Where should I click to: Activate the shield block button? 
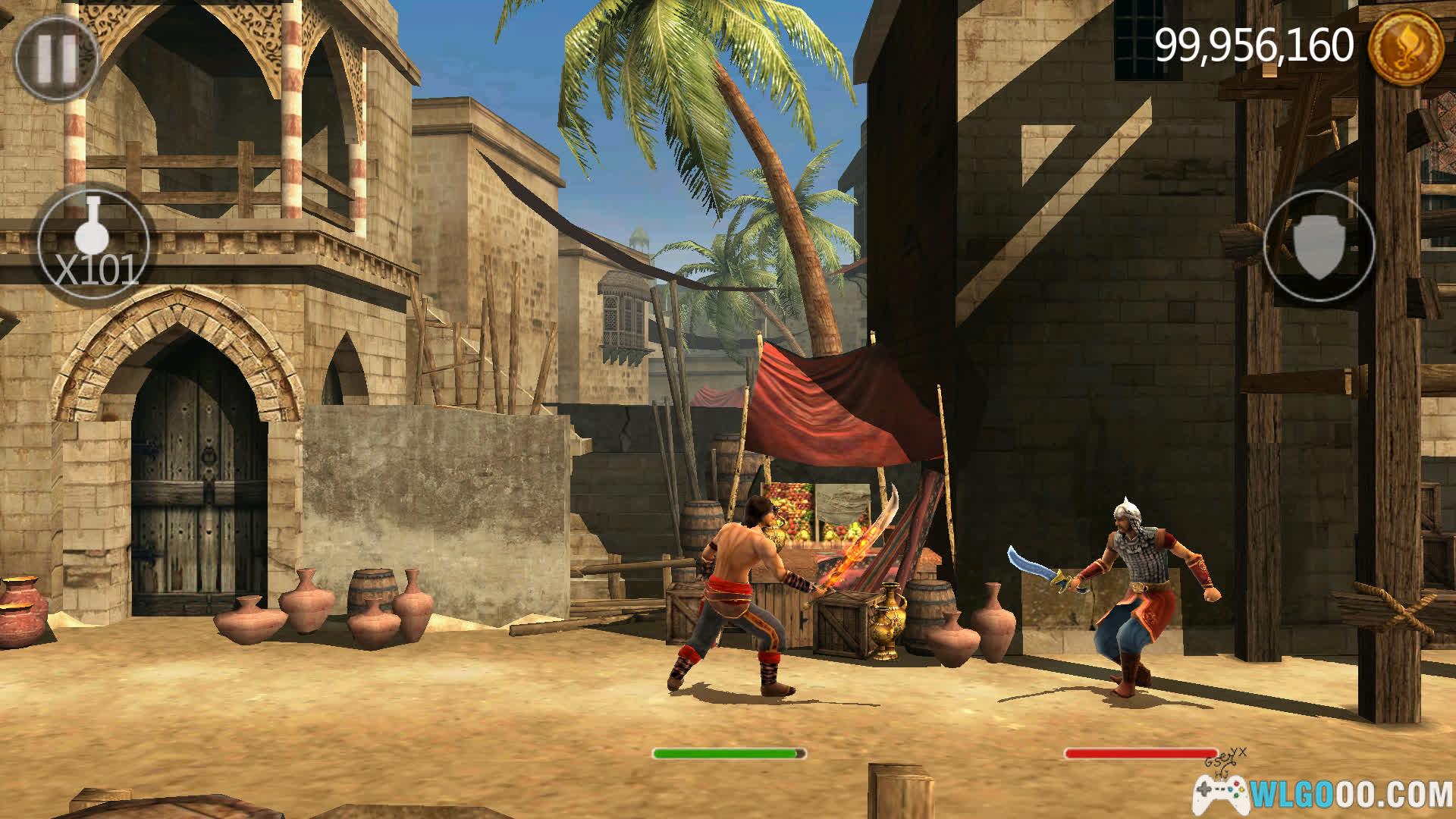click(x=1319, y=244)
